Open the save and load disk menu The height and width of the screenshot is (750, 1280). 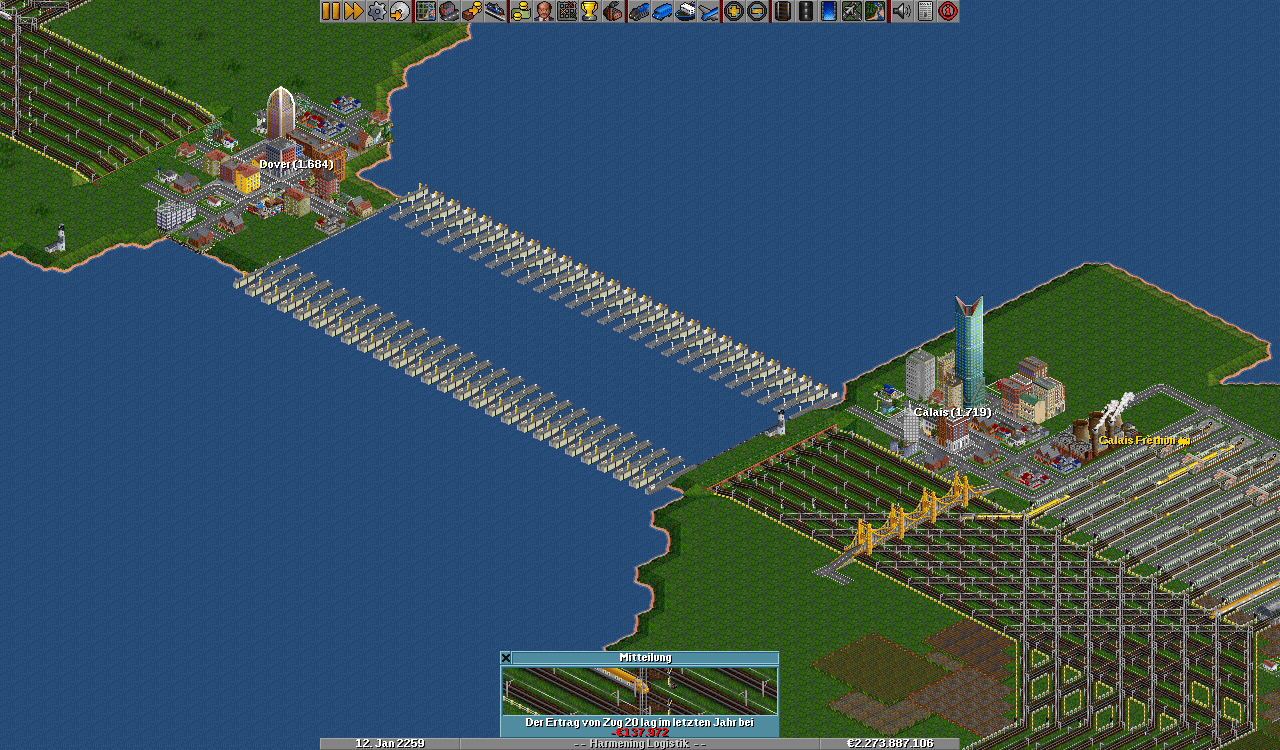pos(400,11)
